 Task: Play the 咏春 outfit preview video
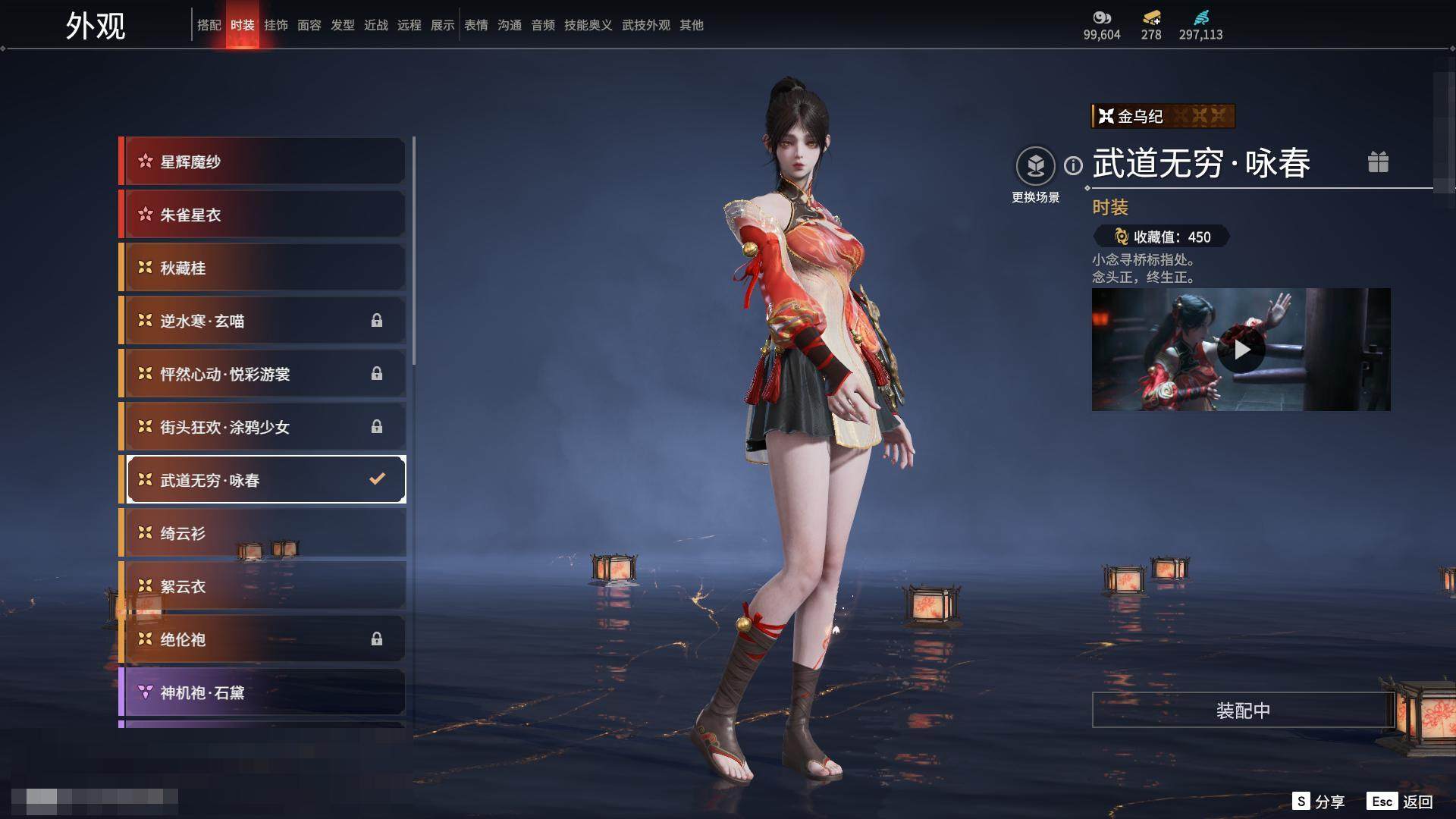(1241, 350)
